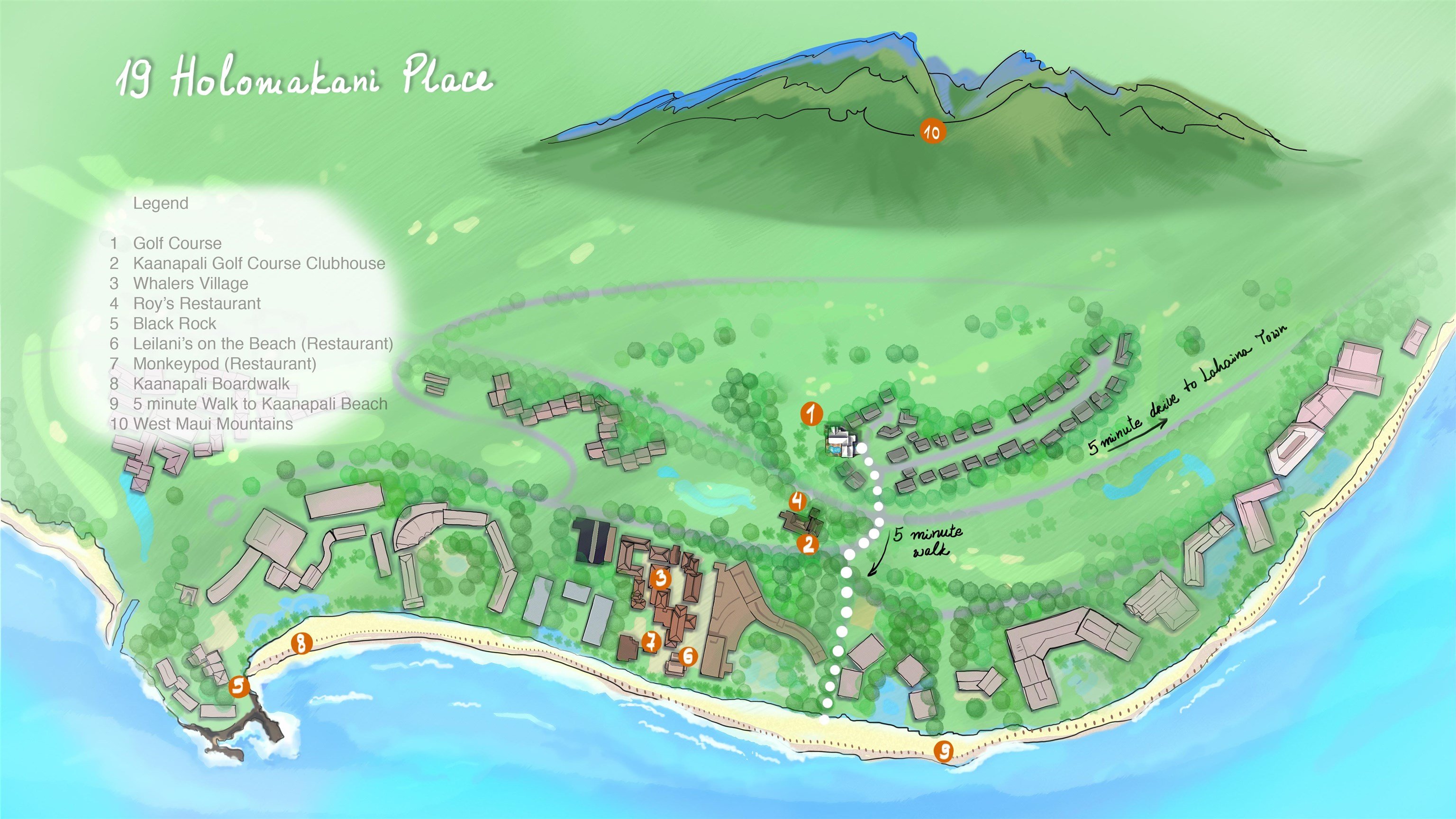Select "Kaanapali Boardwalk" in the legend
The height and width of the screenshot is (819, 1456).
point(211,384)
